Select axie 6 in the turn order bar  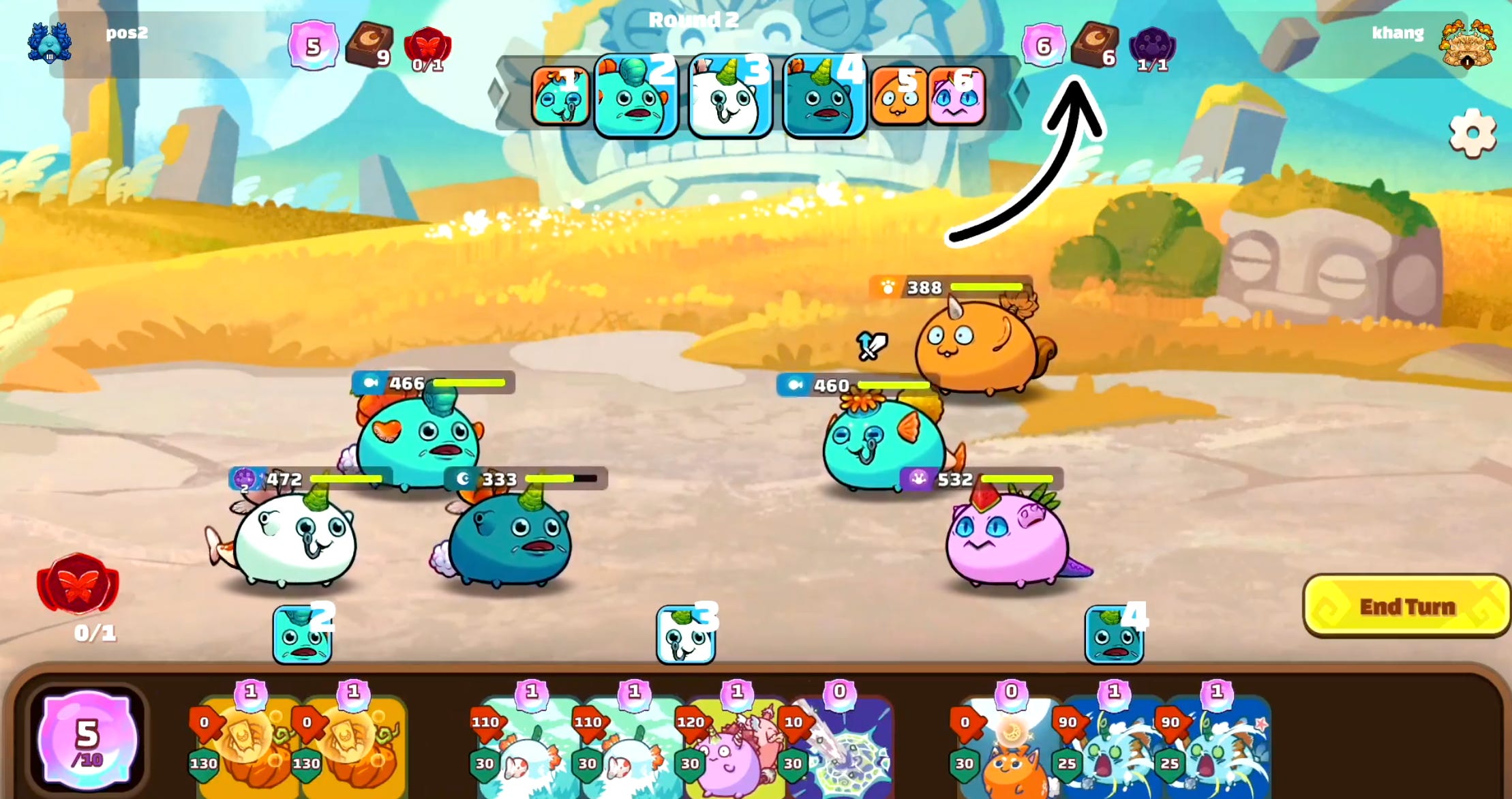click(957, 97)
